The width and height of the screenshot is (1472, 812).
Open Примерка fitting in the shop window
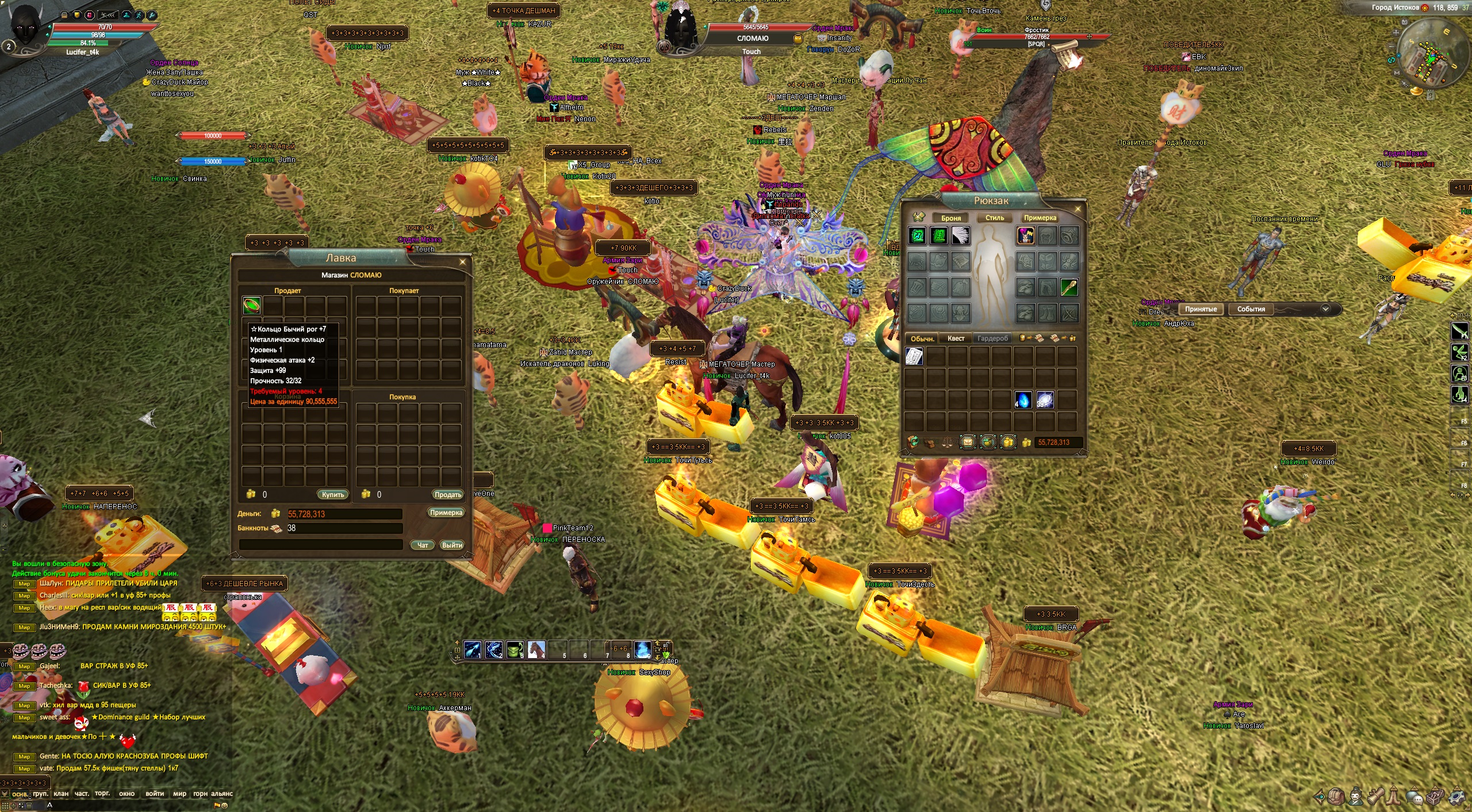coord(446,513)
